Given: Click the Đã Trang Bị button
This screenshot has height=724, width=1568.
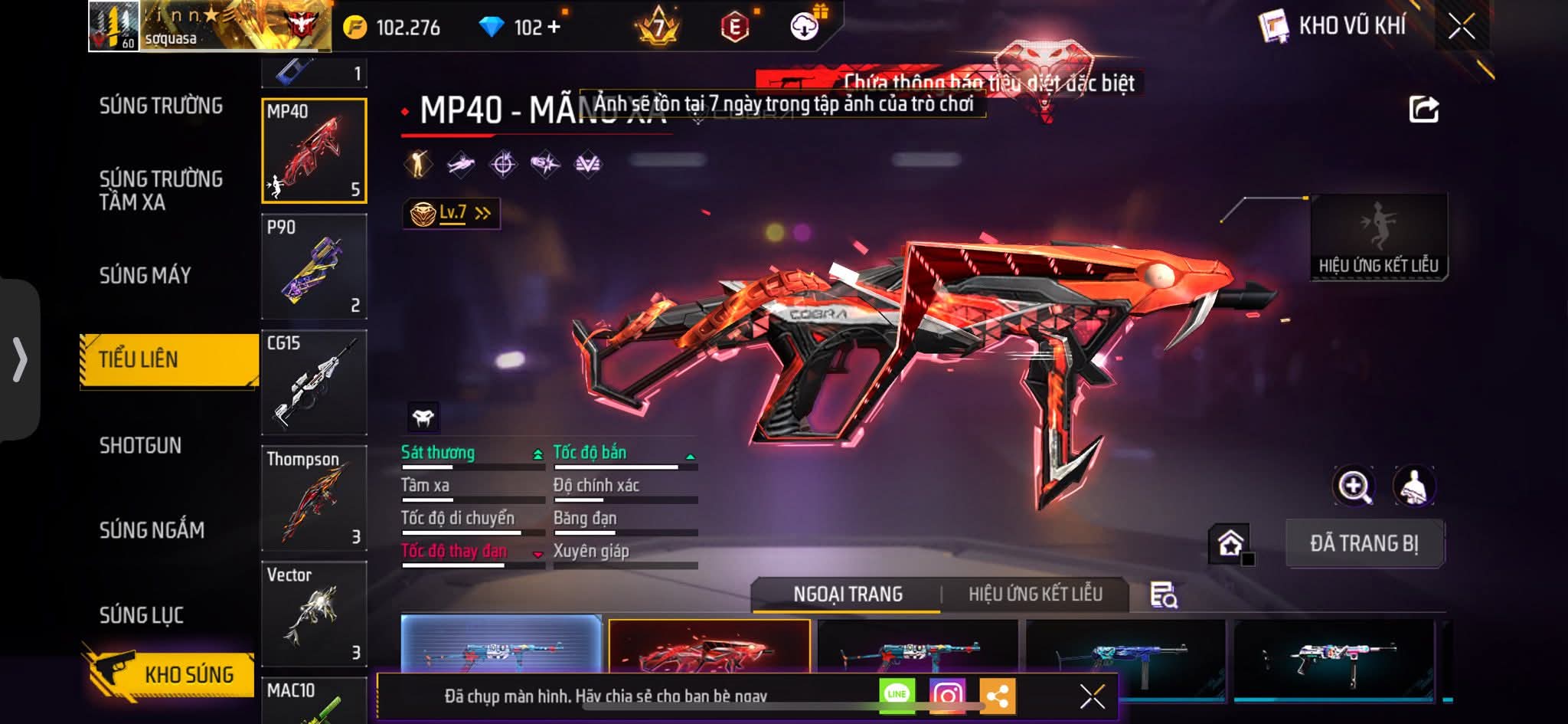Looking at the screenshot, I should (x=1364, y=543).
